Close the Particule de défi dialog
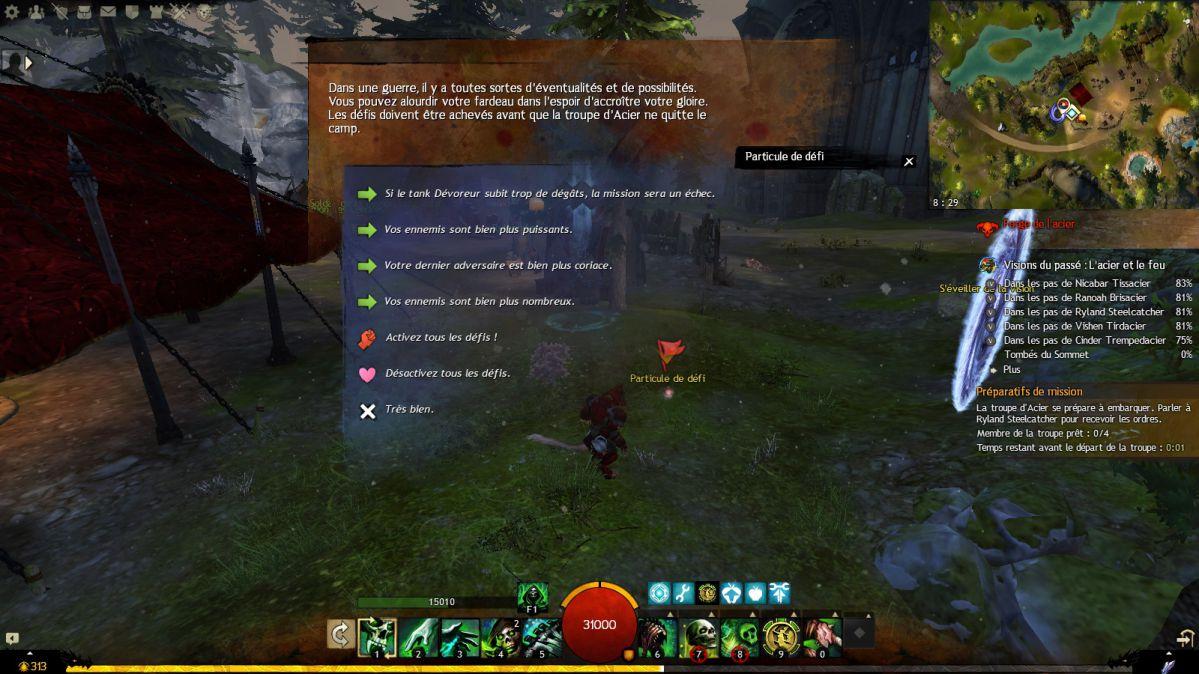 coord(908,161)
